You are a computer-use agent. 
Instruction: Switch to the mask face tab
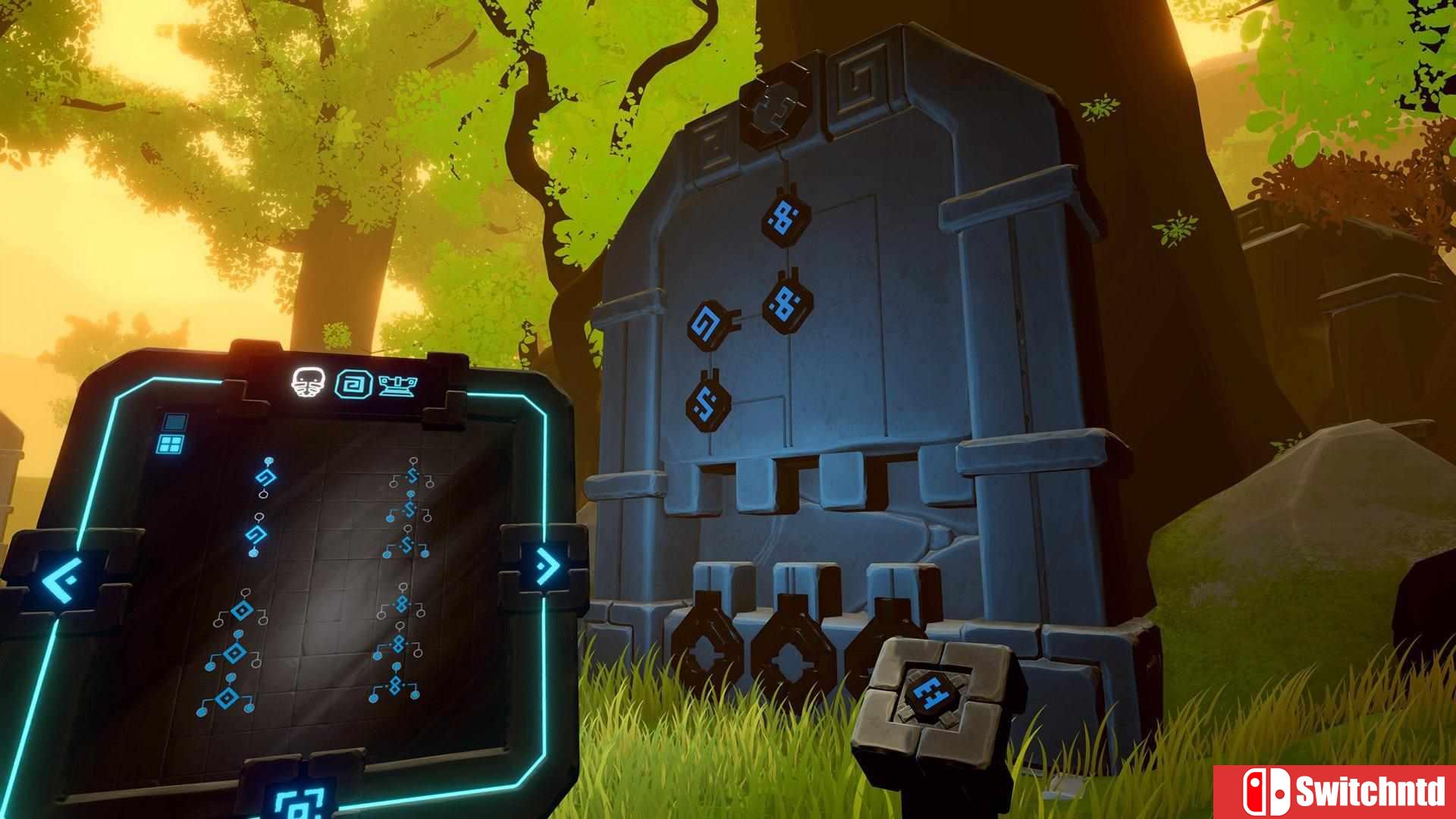[x=311, y=382]
